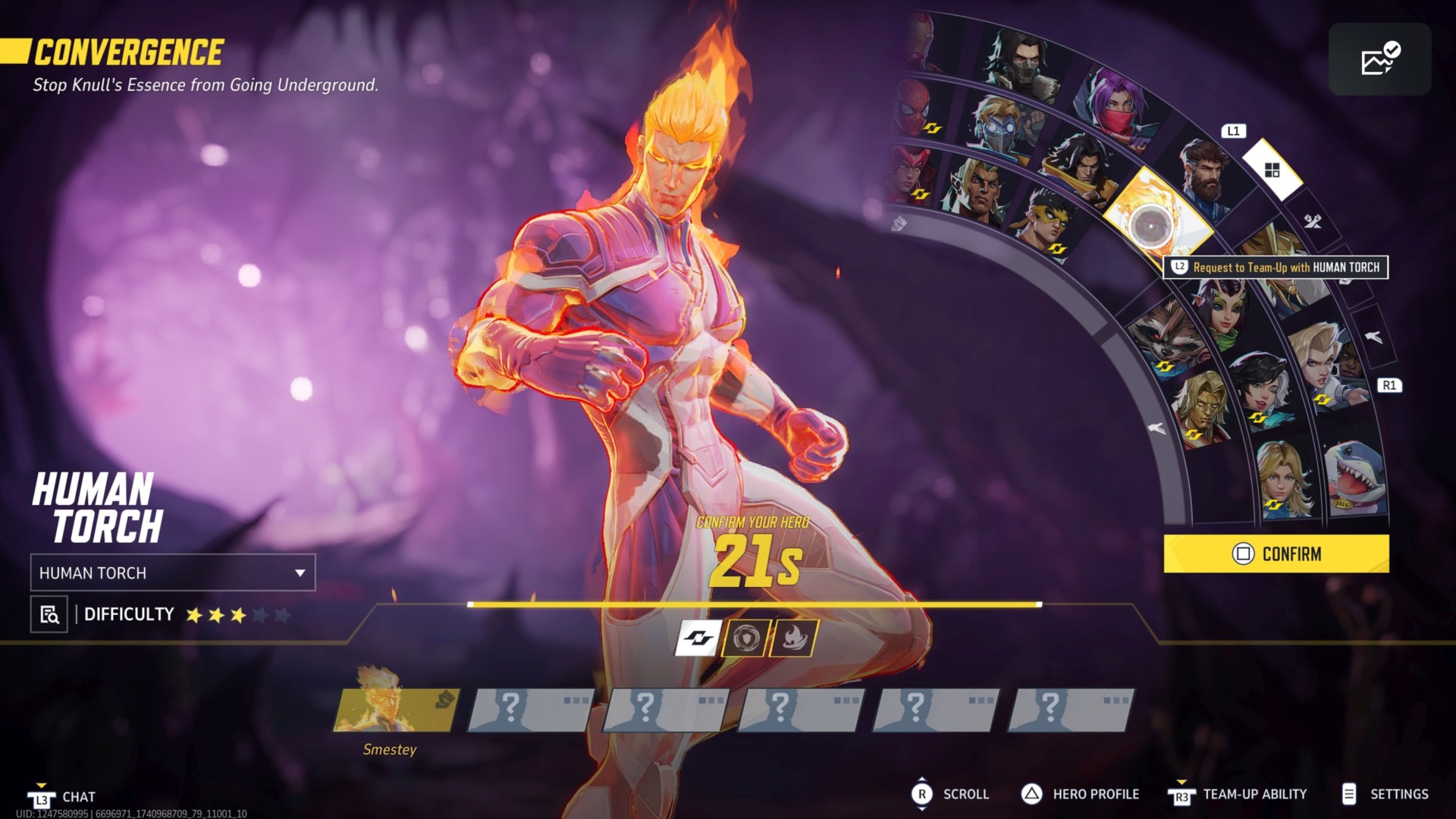Select Smestey's player card
Image resolution: width=1456 pixels, height=819 pixels.
click(397, 710)
